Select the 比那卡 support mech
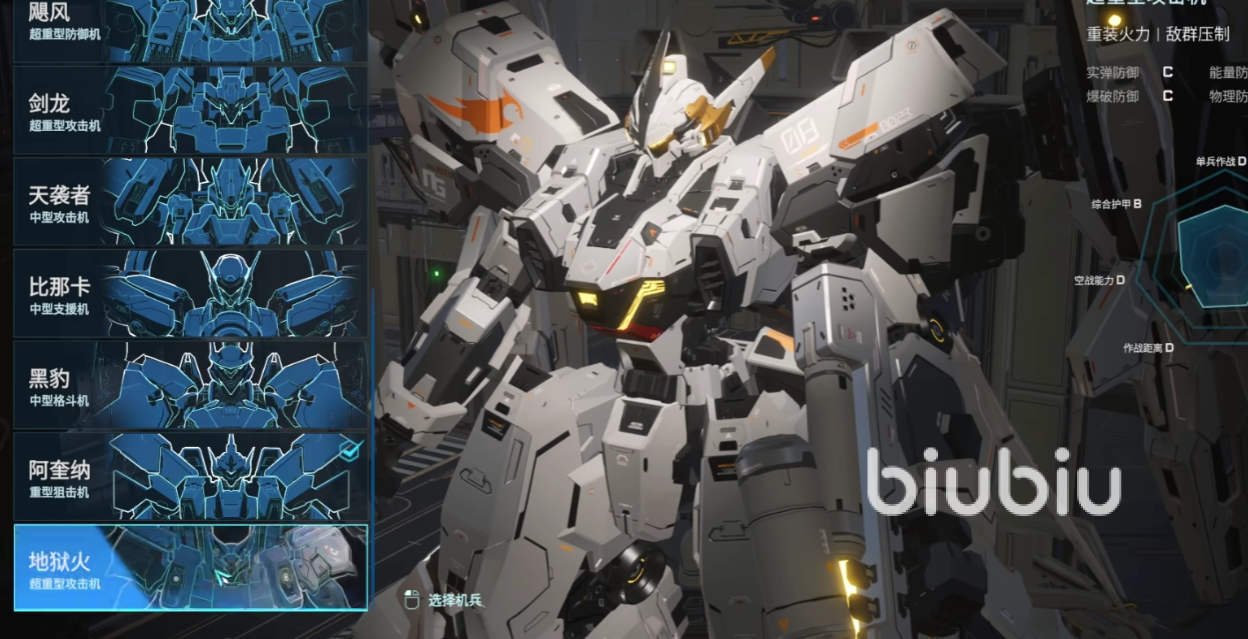Viewport: 1248px width, 639px height. tap(190, 293)
